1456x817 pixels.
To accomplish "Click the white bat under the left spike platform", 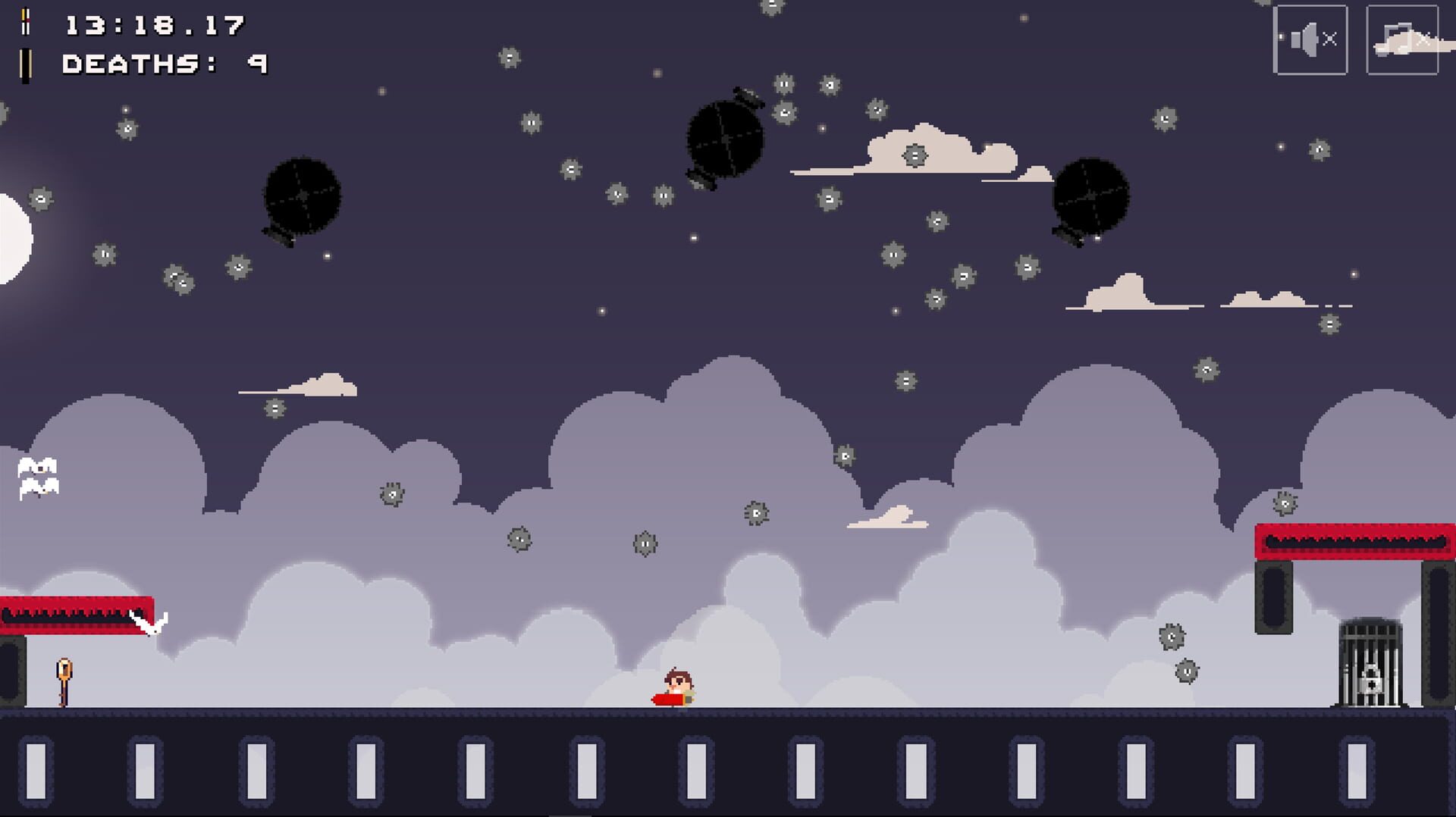I will coord(149,623).
